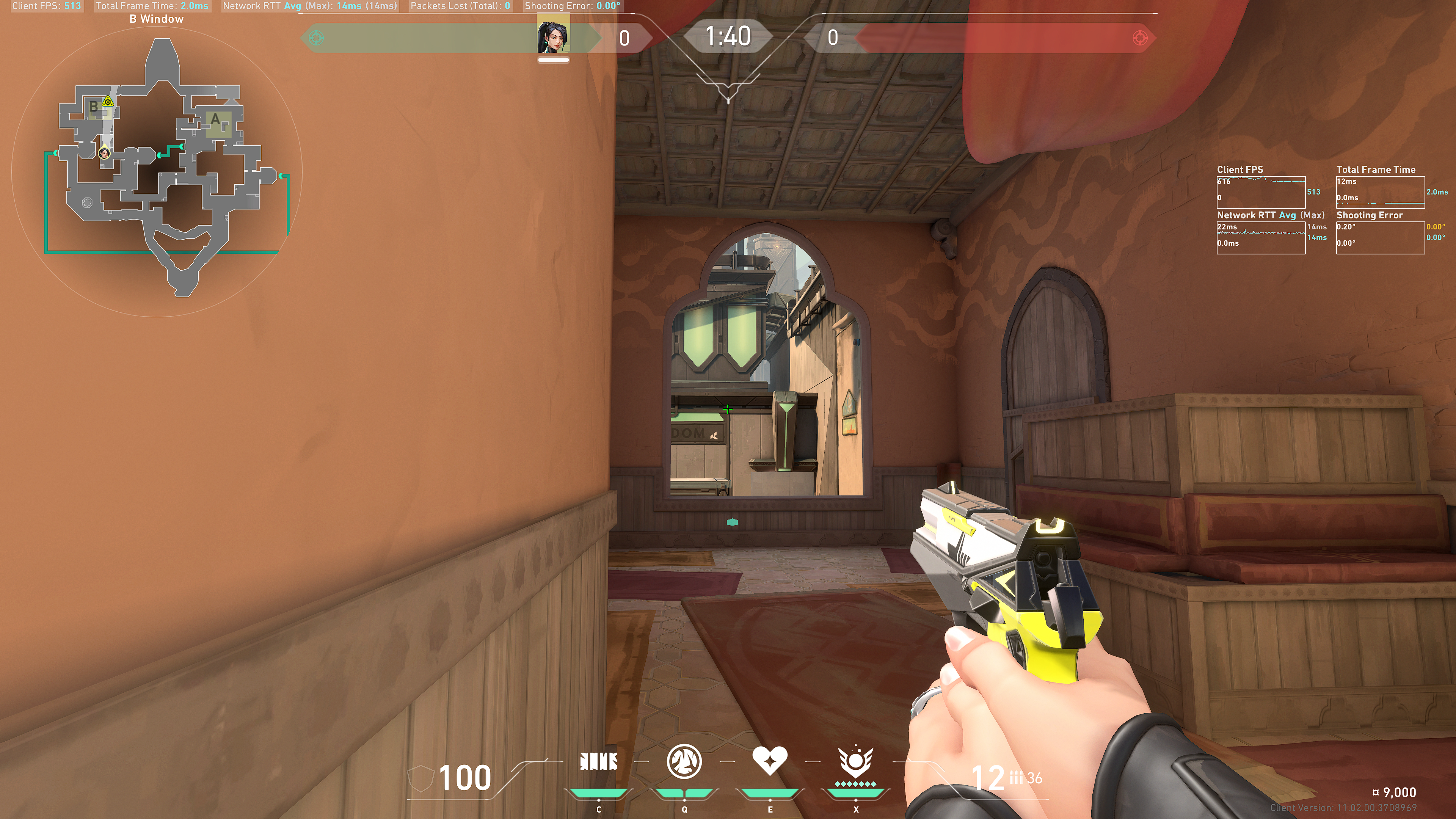Ping the A site marker on the minimap
Image resolution: width=1456 pixels, height=819 pixels.
(215, 120)
